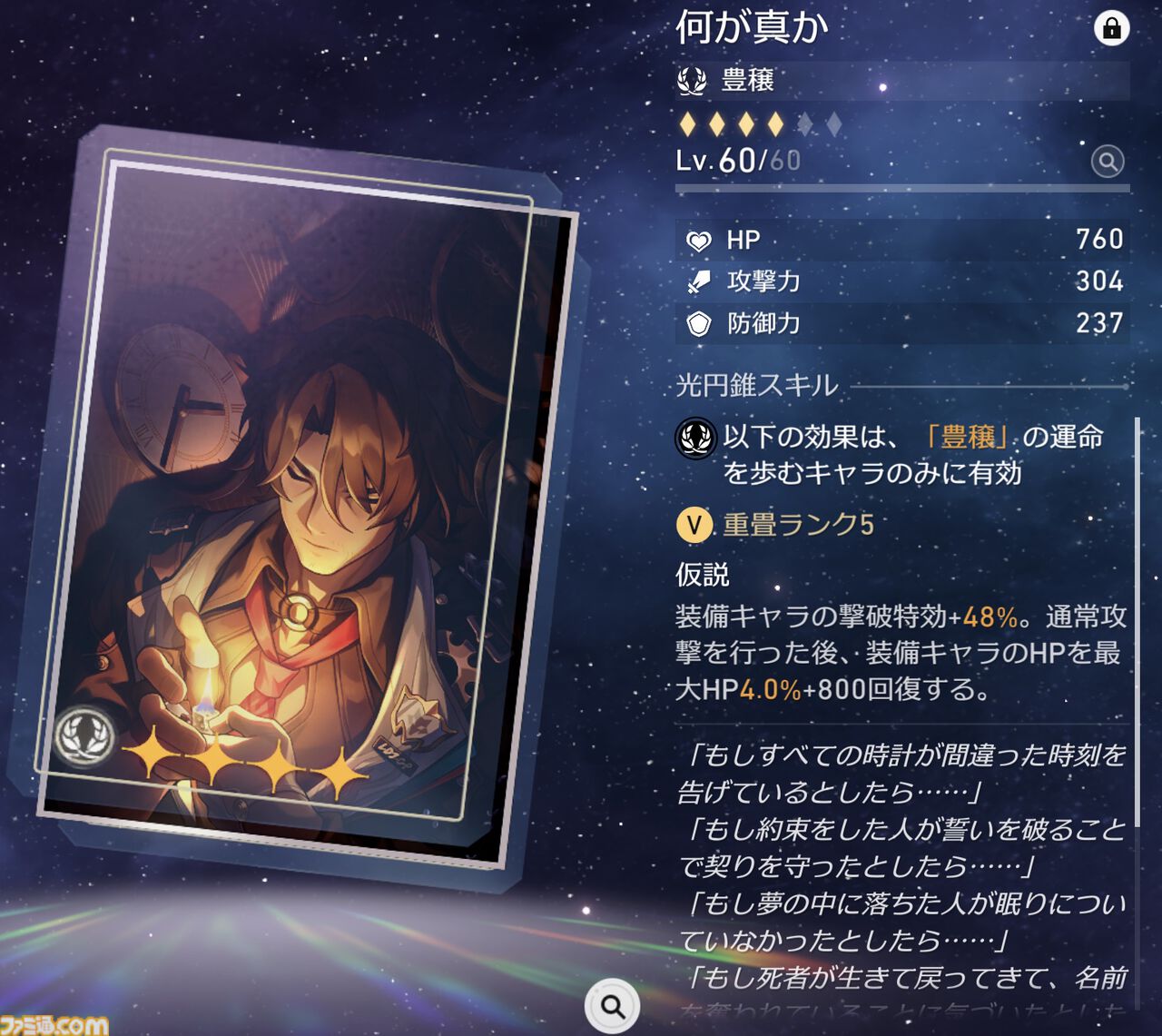
Task: Click the skill description path icon
Action: pos(694,438)
